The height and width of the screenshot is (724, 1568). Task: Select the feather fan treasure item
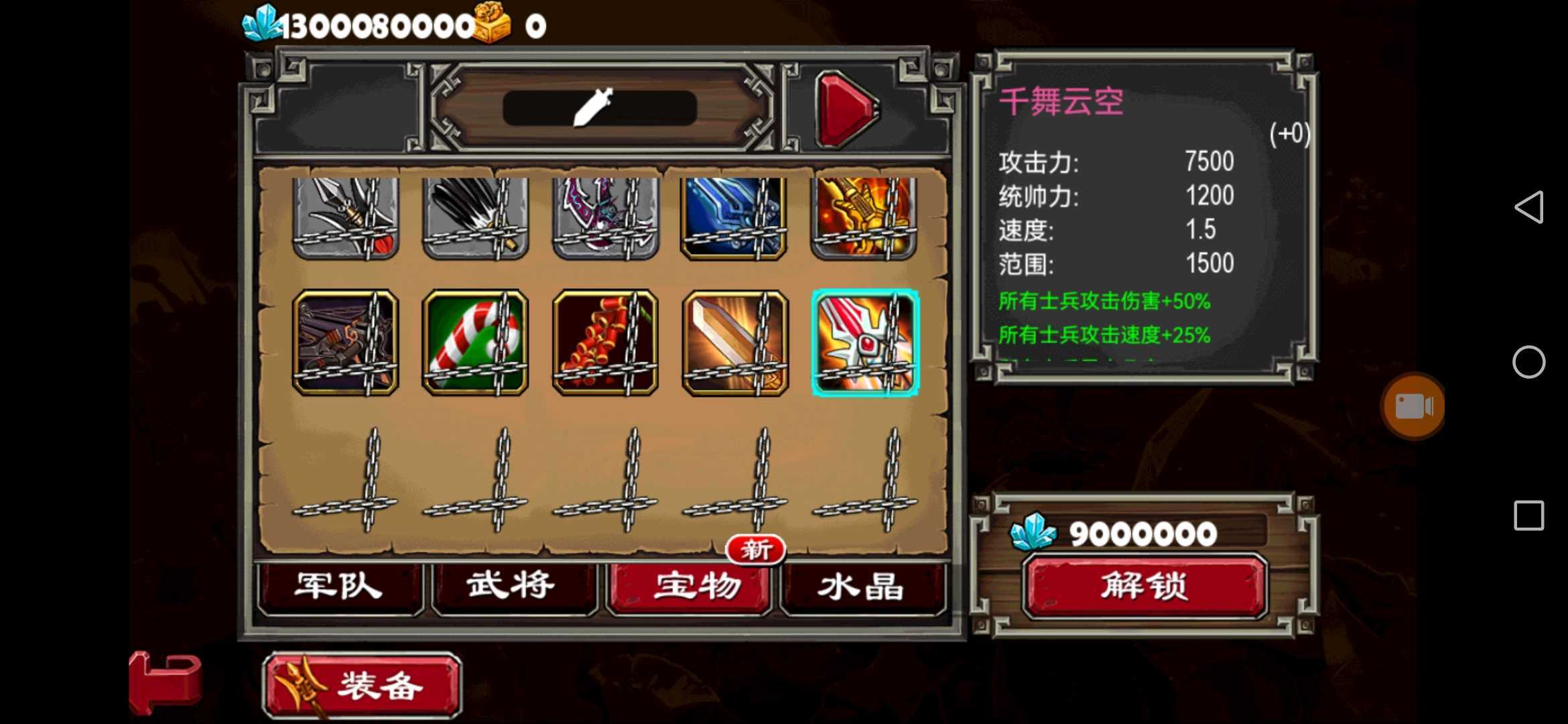pyautogui.click(x=474, y=216)
